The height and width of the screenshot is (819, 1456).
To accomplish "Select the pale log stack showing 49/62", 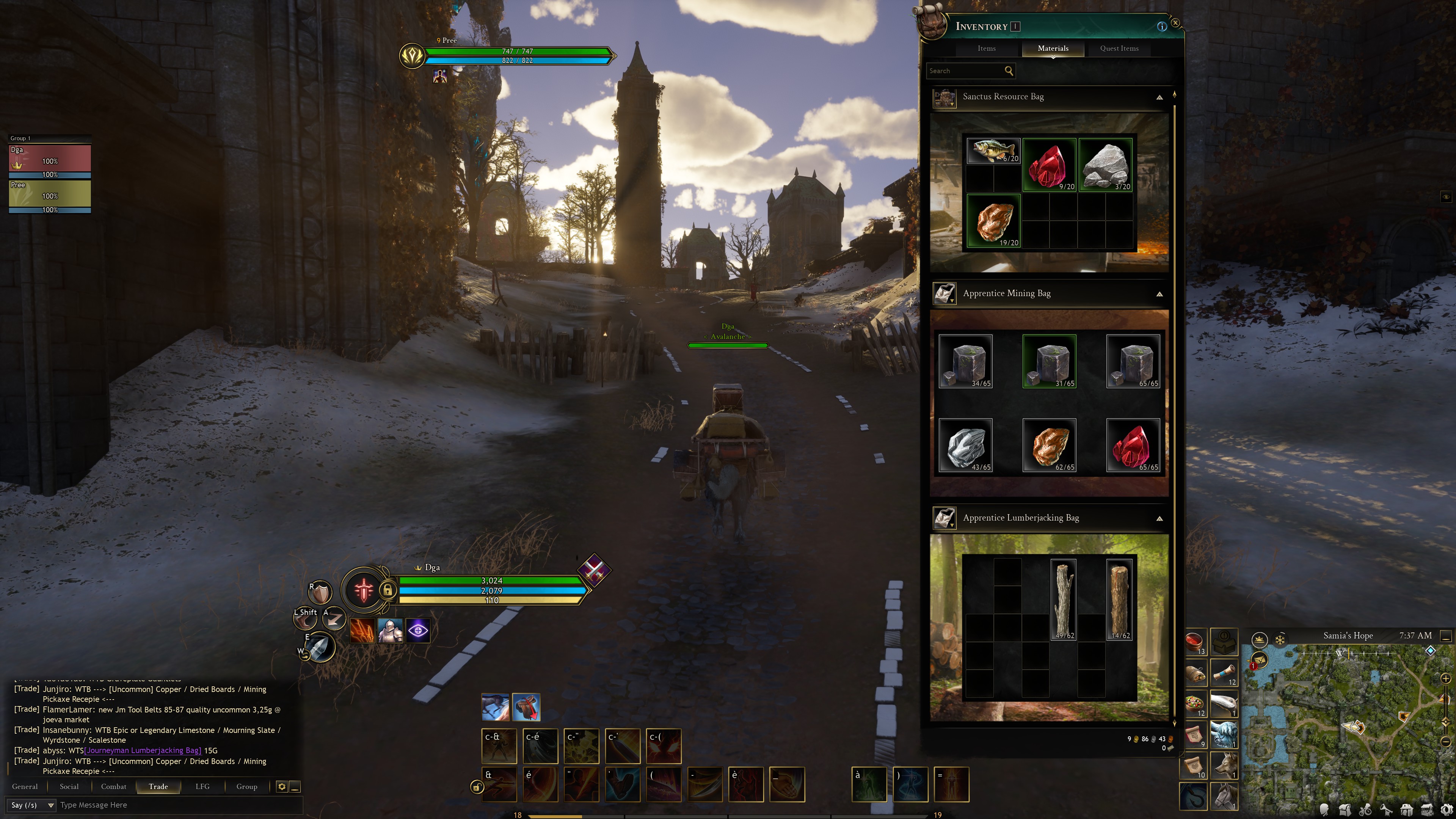I will coord(1063,599).
